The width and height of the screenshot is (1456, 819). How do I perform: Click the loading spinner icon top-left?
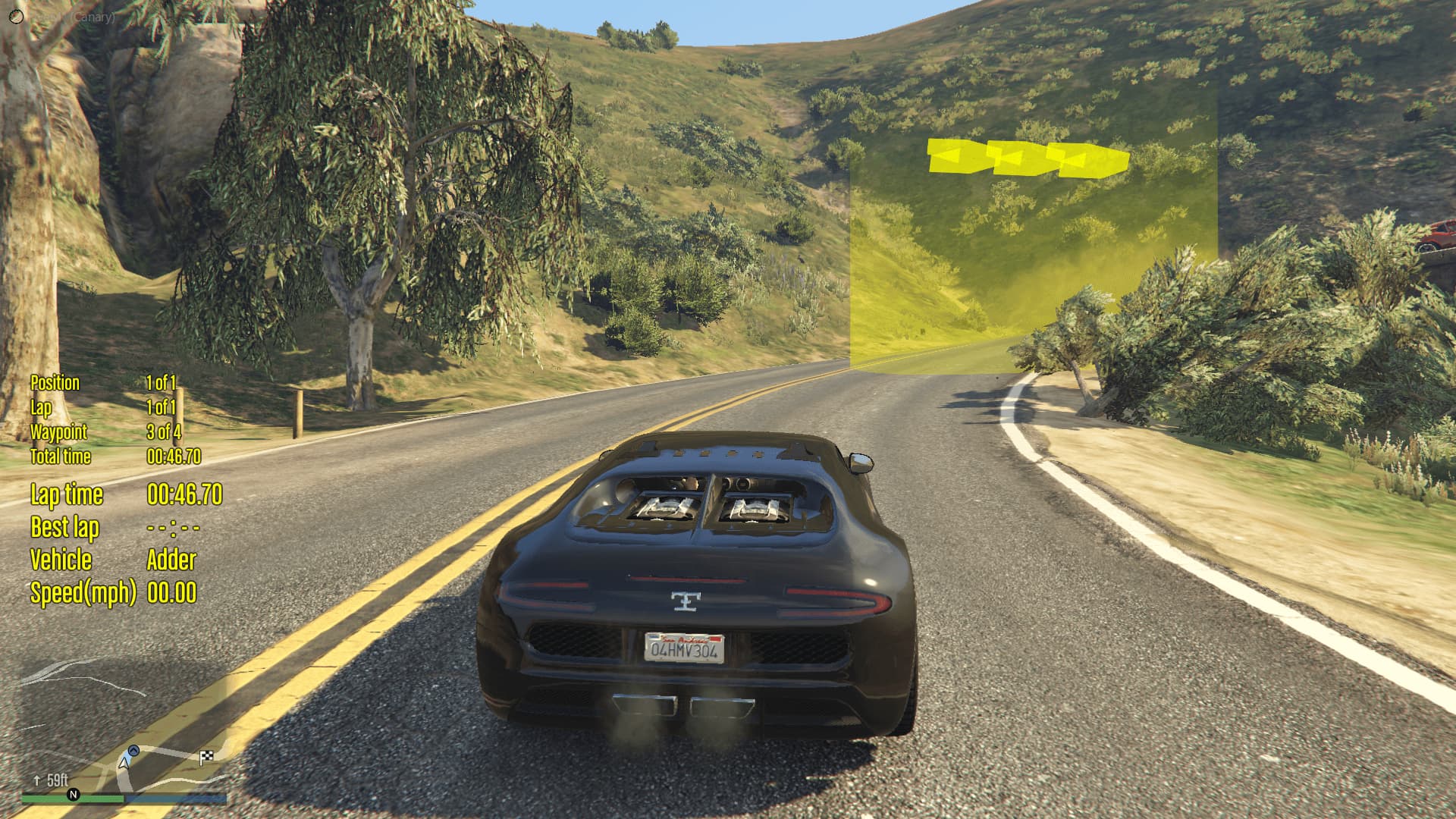[x=17, y=16]
